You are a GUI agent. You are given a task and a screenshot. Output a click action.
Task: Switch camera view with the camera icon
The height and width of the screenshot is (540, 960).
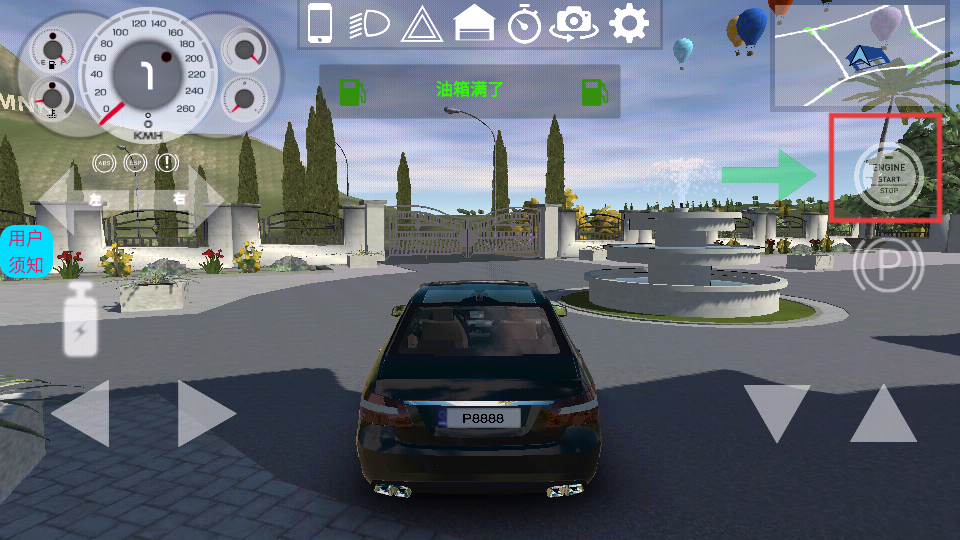point(574,23)
